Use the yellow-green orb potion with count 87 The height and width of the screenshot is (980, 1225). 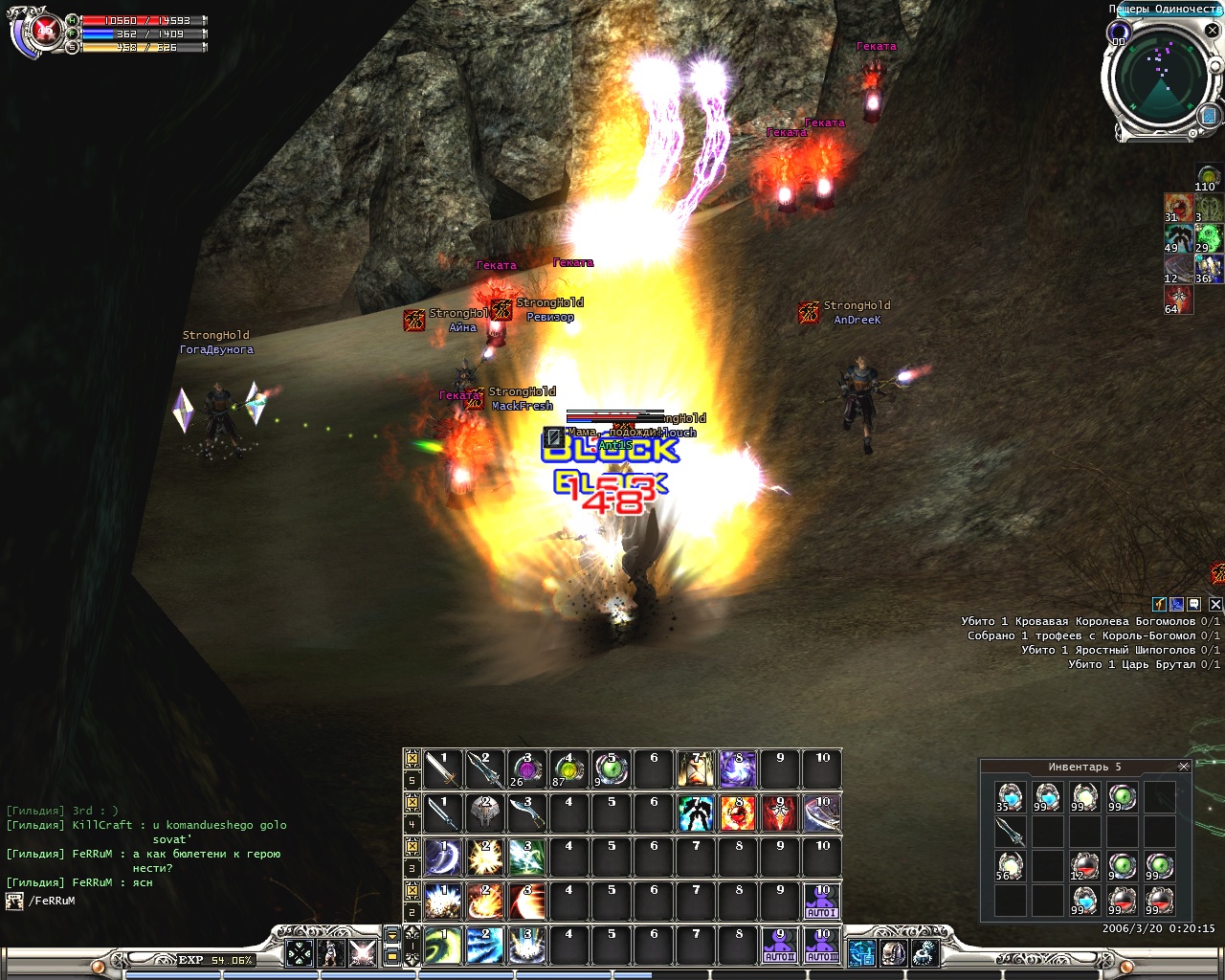click(568, 769)
